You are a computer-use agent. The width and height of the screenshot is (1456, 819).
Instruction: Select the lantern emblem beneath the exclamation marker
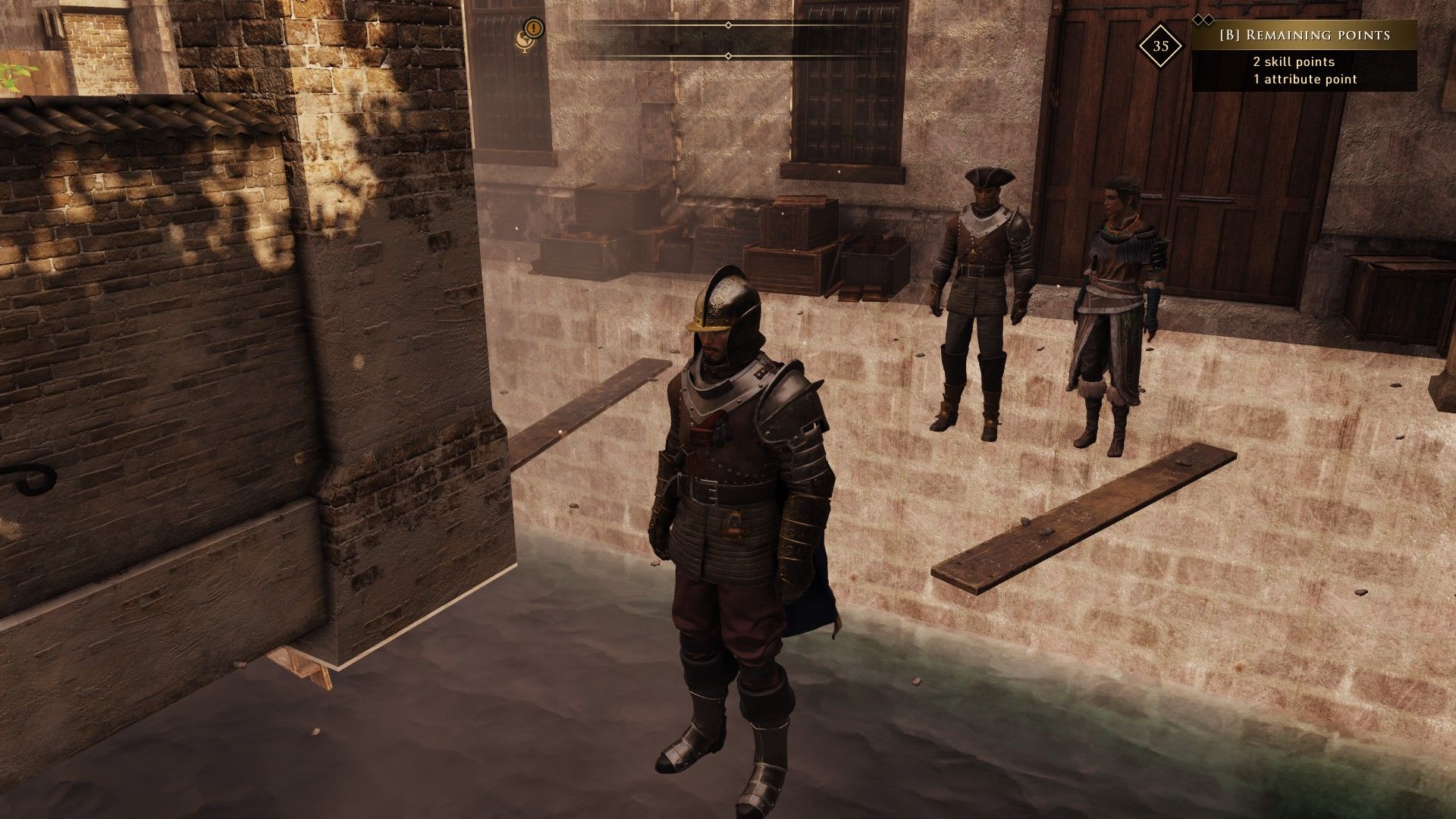click(x=524, y=42)
